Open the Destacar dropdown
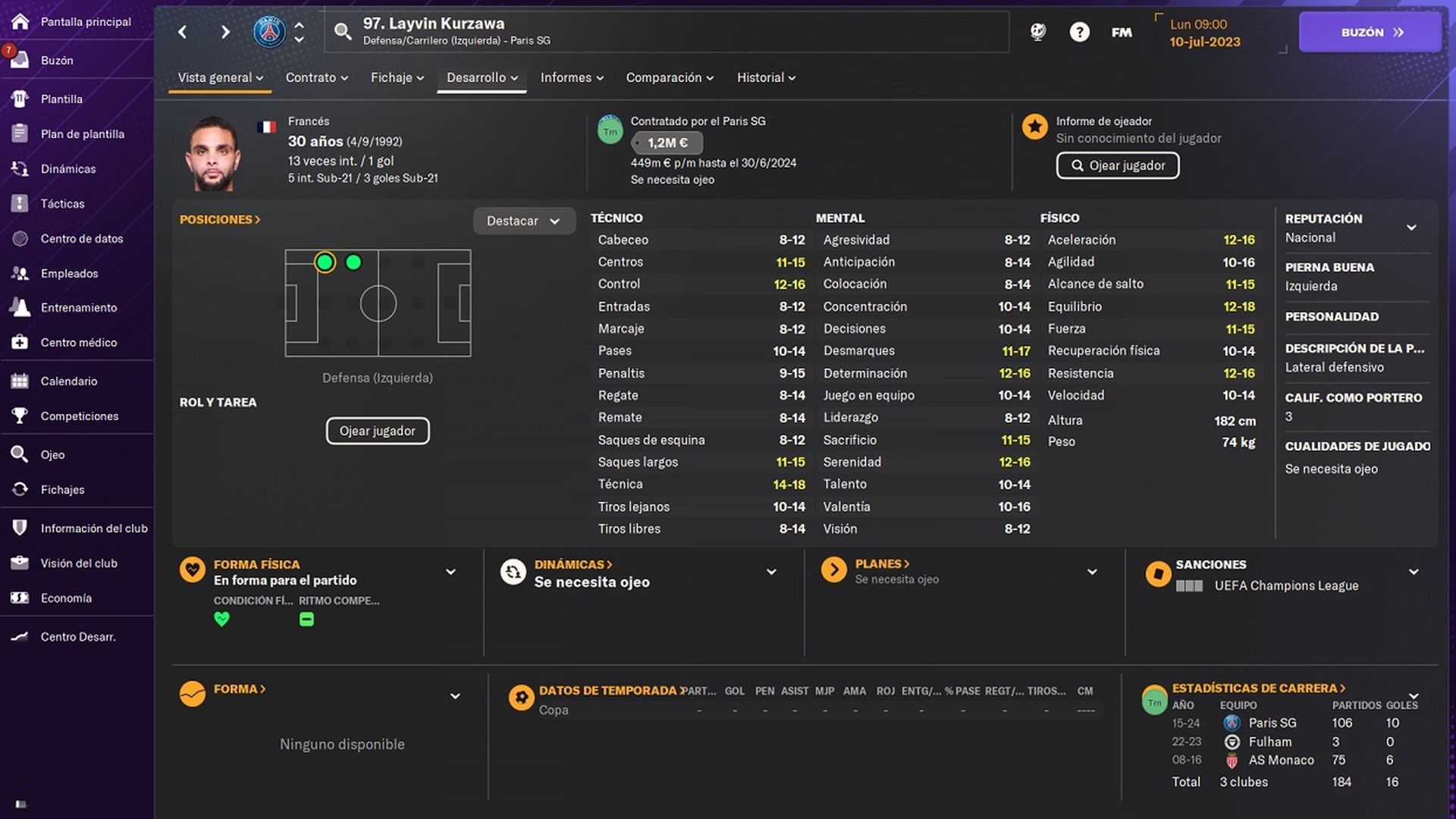The width and height of the screenshot is (1456, 819). [524, 221]
